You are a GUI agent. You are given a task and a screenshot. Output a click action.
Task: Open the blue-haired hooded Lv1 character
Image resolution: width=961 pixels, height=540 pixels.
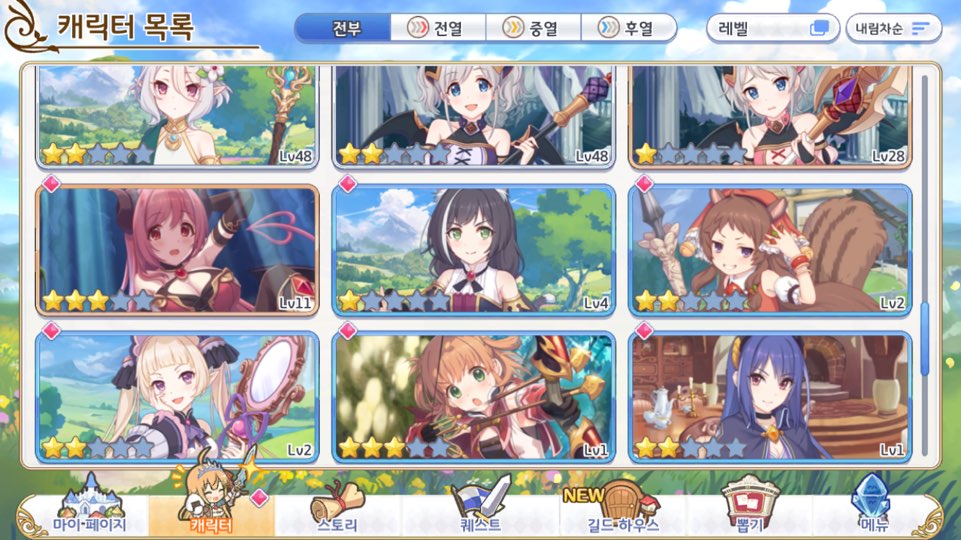770,397
